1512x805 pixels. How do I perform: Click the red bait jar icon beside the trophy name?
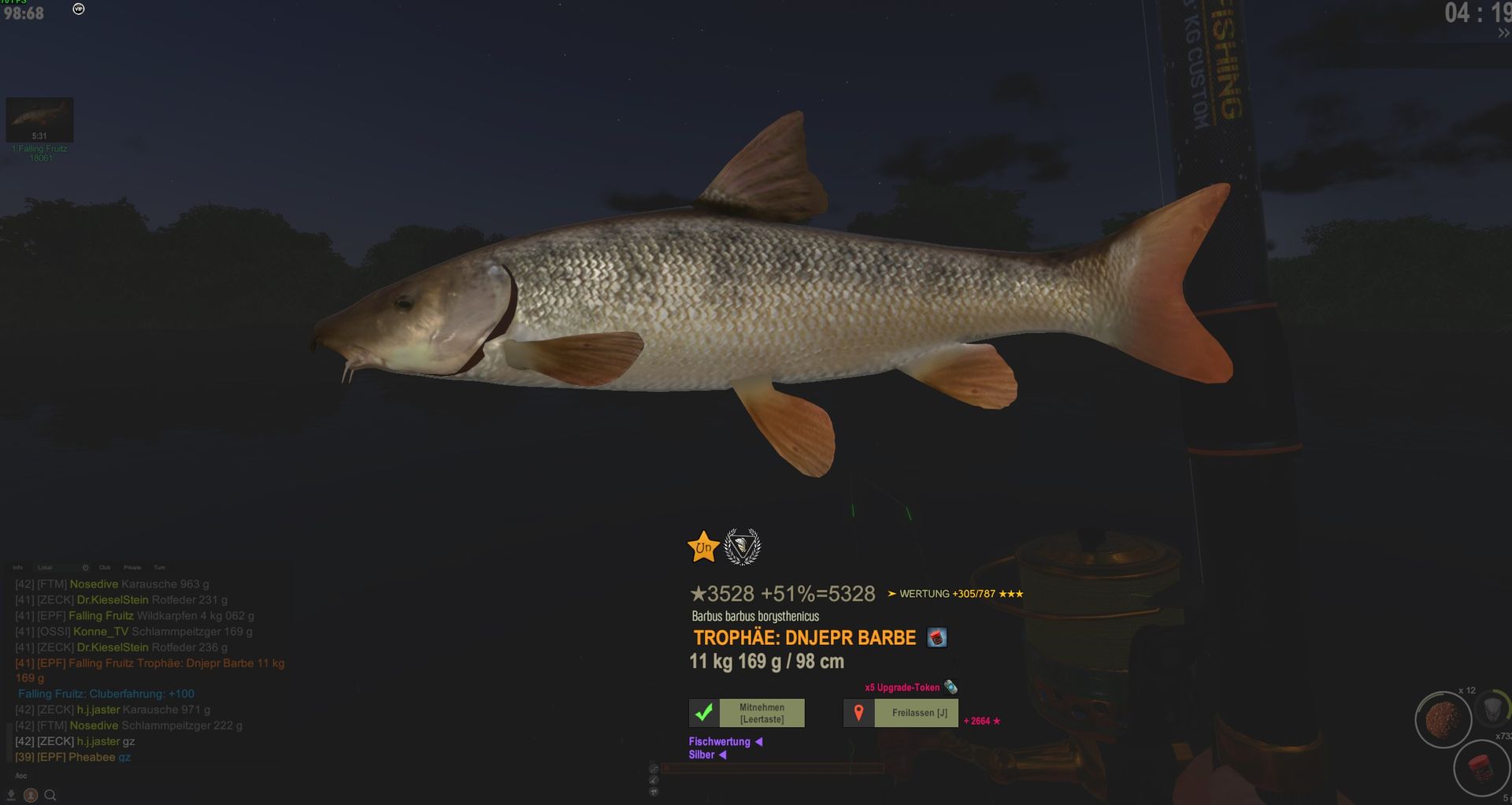[936, 637]
